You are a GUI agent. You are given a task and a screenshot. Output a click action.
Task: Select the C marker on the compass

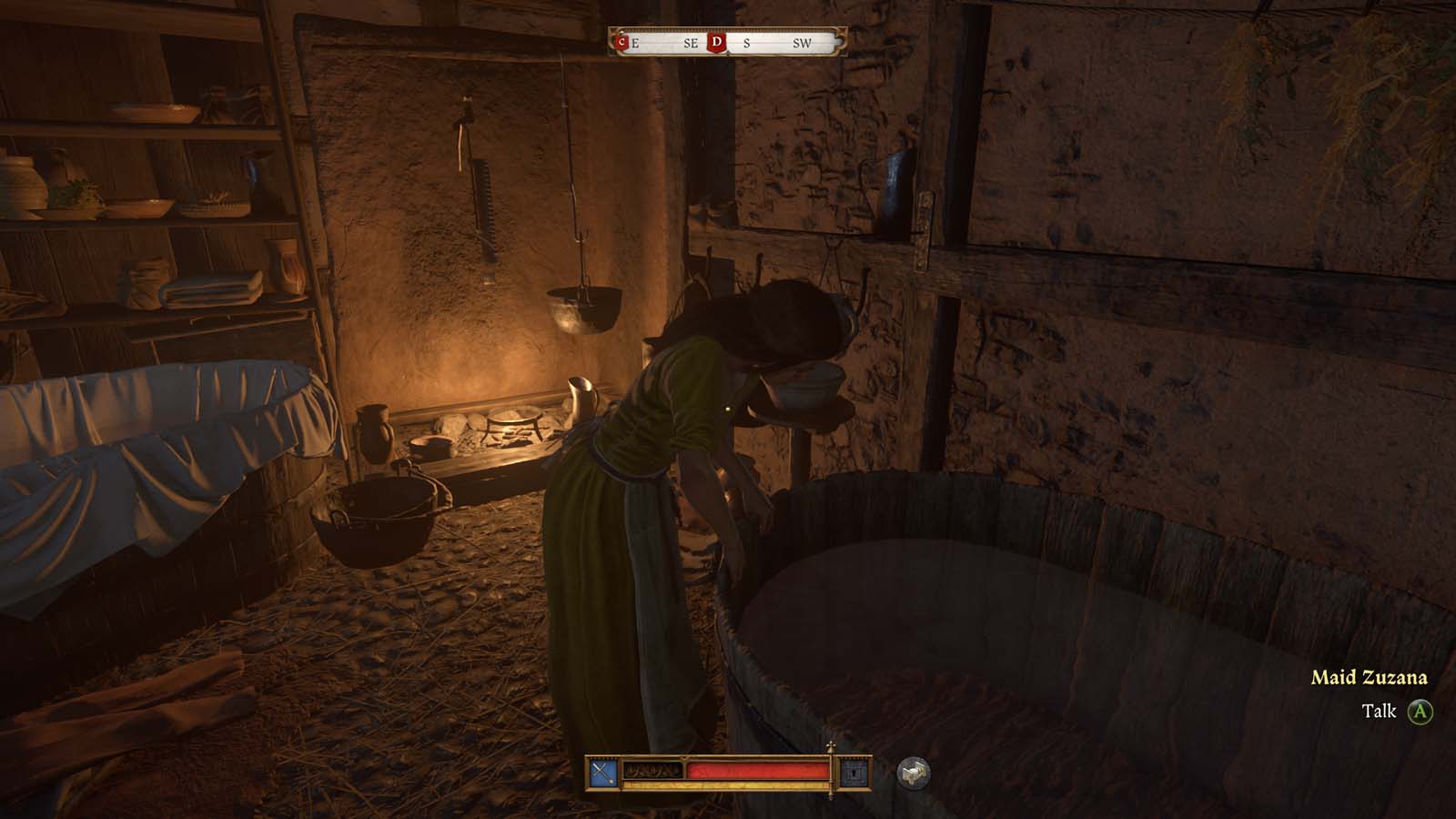[622, 42]
